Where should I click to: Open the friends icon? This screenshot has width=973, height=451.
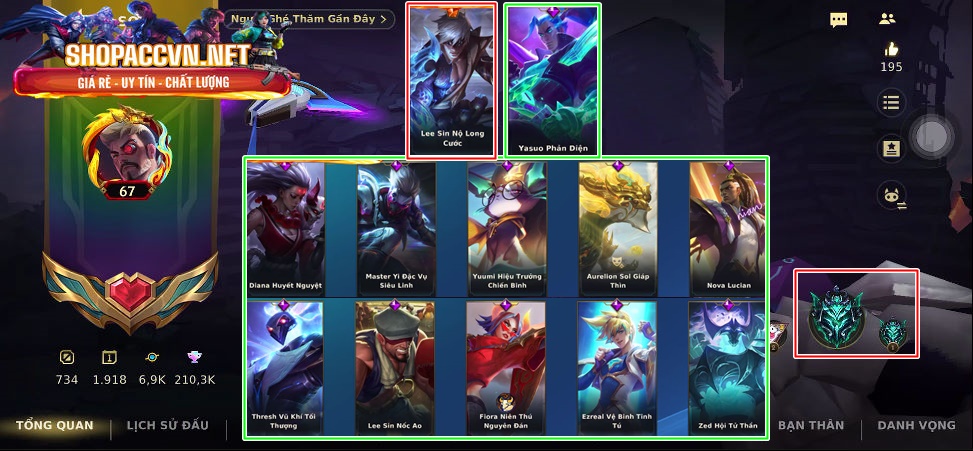click(887, 19)
